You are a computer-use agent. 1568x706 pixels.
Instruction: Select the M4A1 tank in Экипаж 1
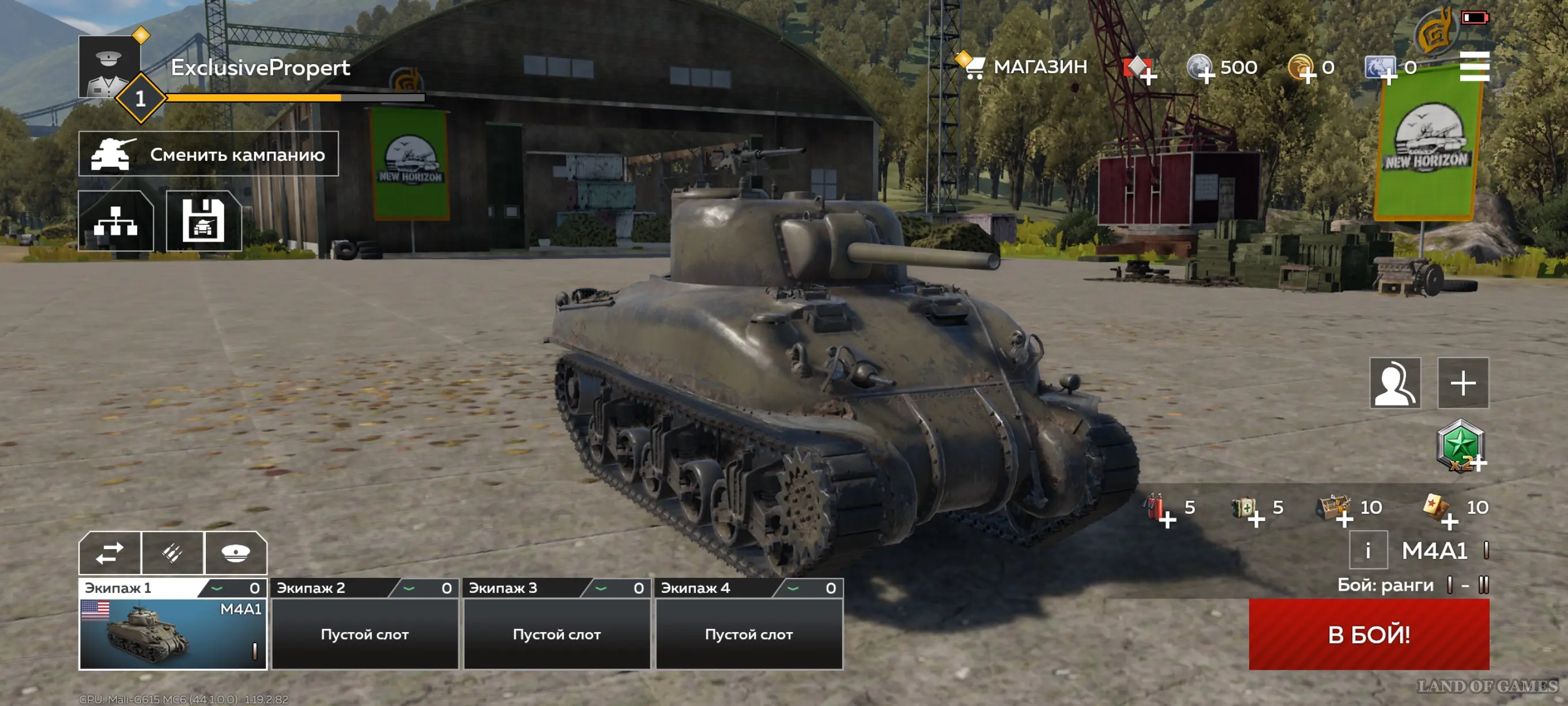[173, 633]
